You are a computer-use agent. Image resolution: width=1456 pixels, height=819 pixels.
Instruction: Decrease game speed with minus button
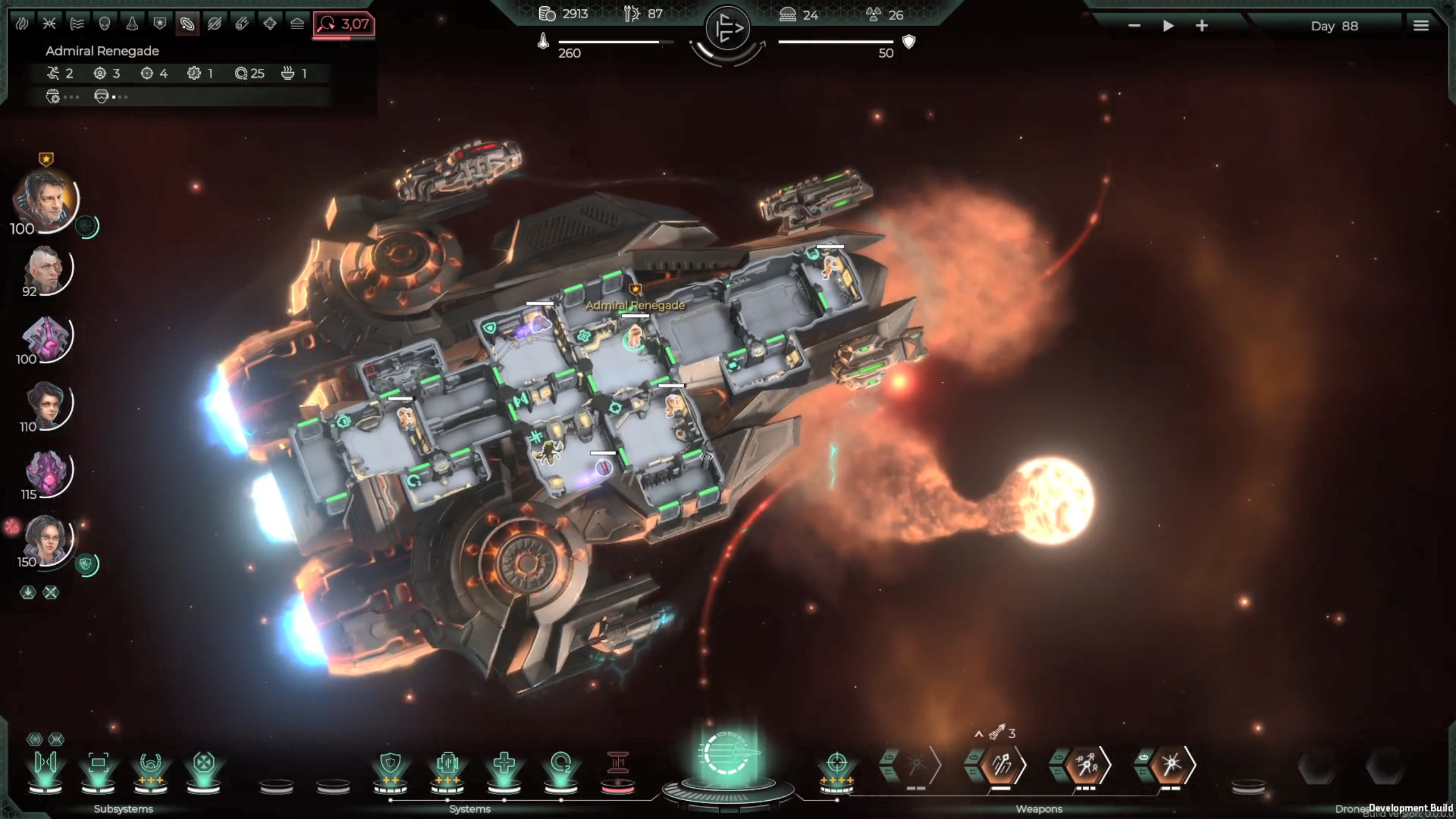tap(1134, 26)
